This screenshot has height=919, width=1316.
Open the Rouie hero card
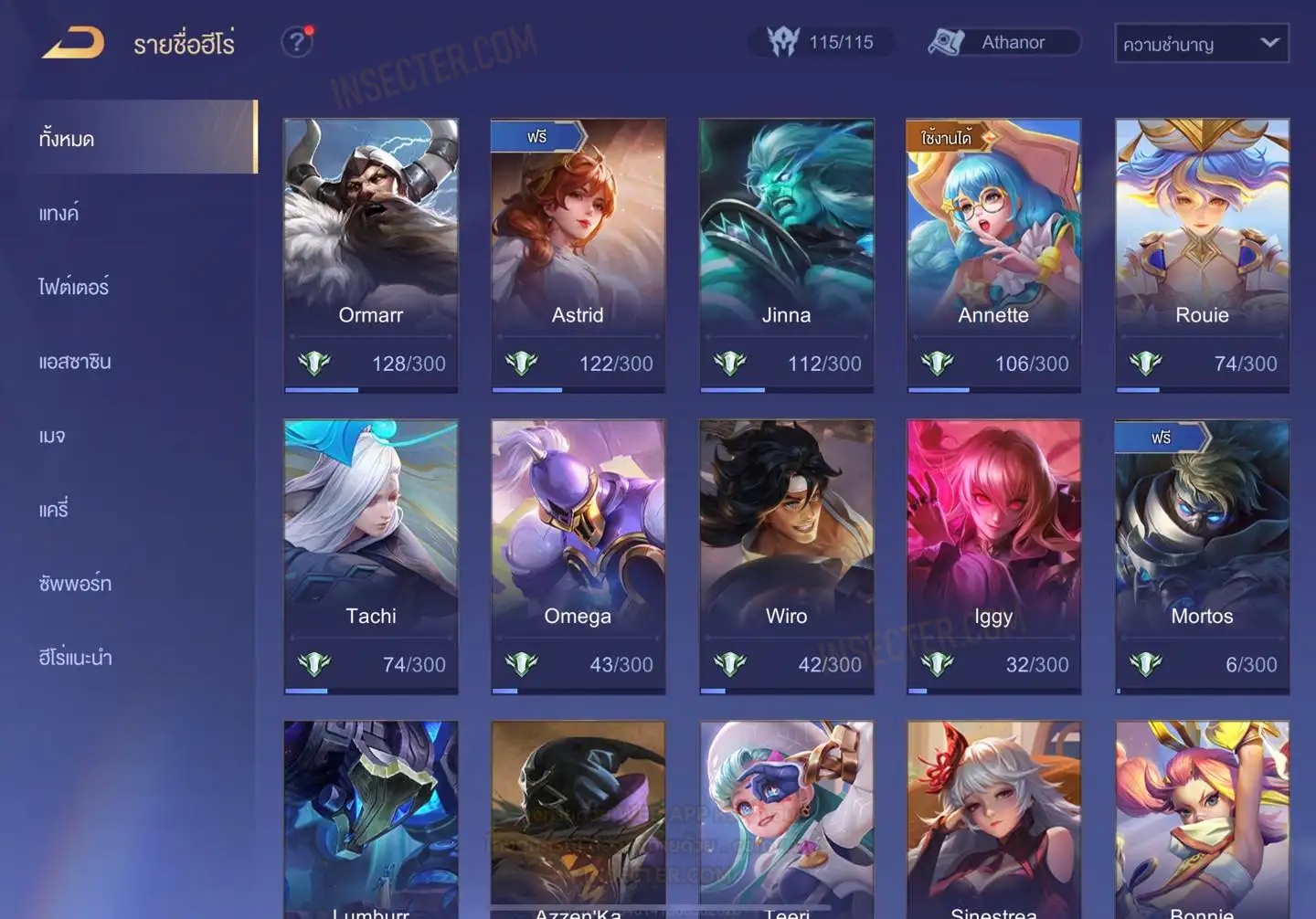tap(1202, 256)
